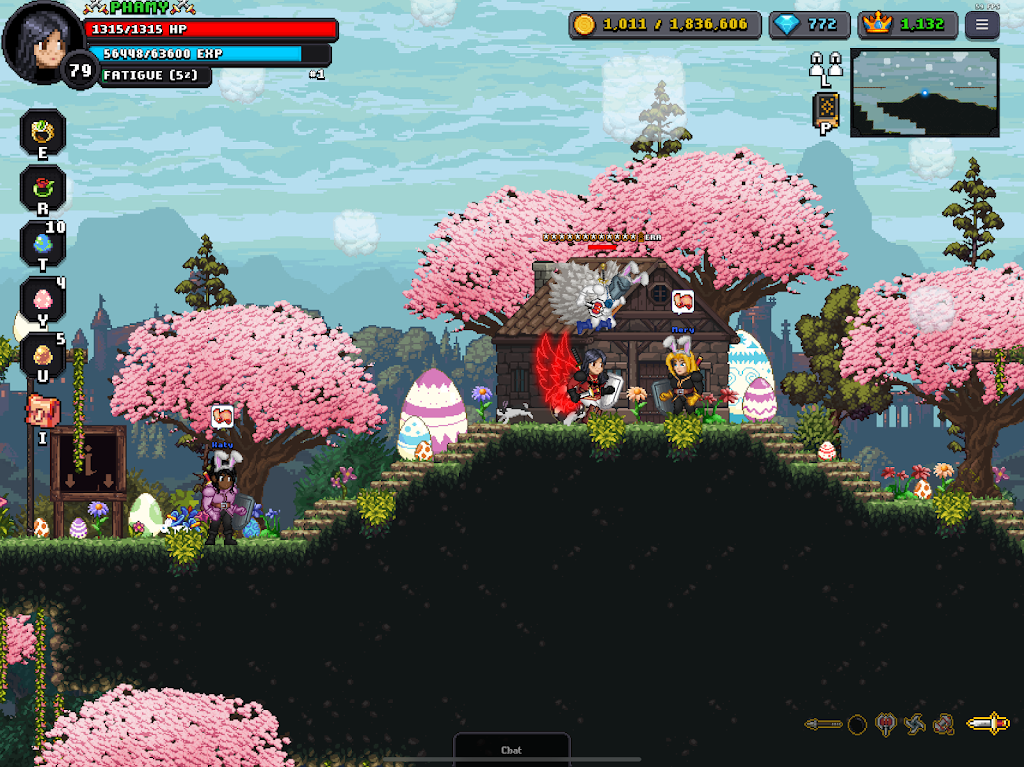
Task: Select the black bomb weapon
Action: (x=857, y=725)
